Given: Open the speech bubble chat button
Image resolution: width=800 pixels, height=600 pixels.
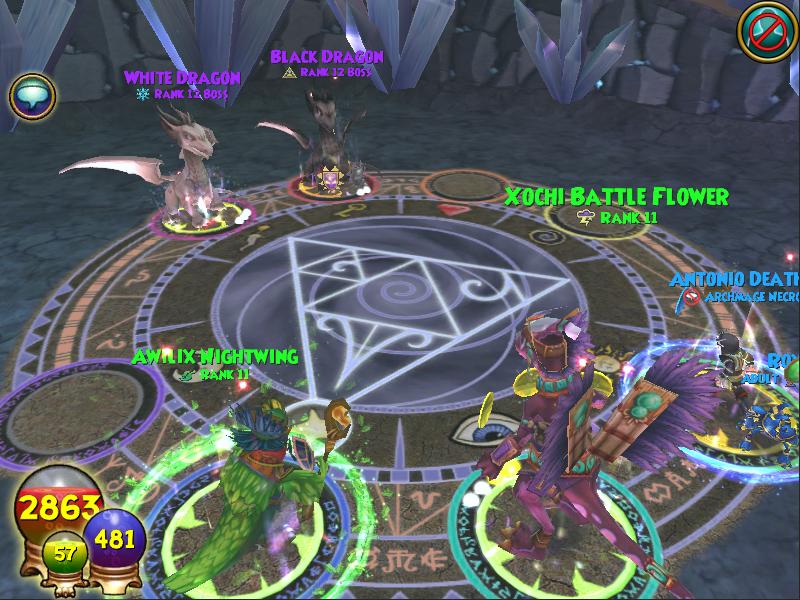Looking at the screenshot, I should point(32,96).
